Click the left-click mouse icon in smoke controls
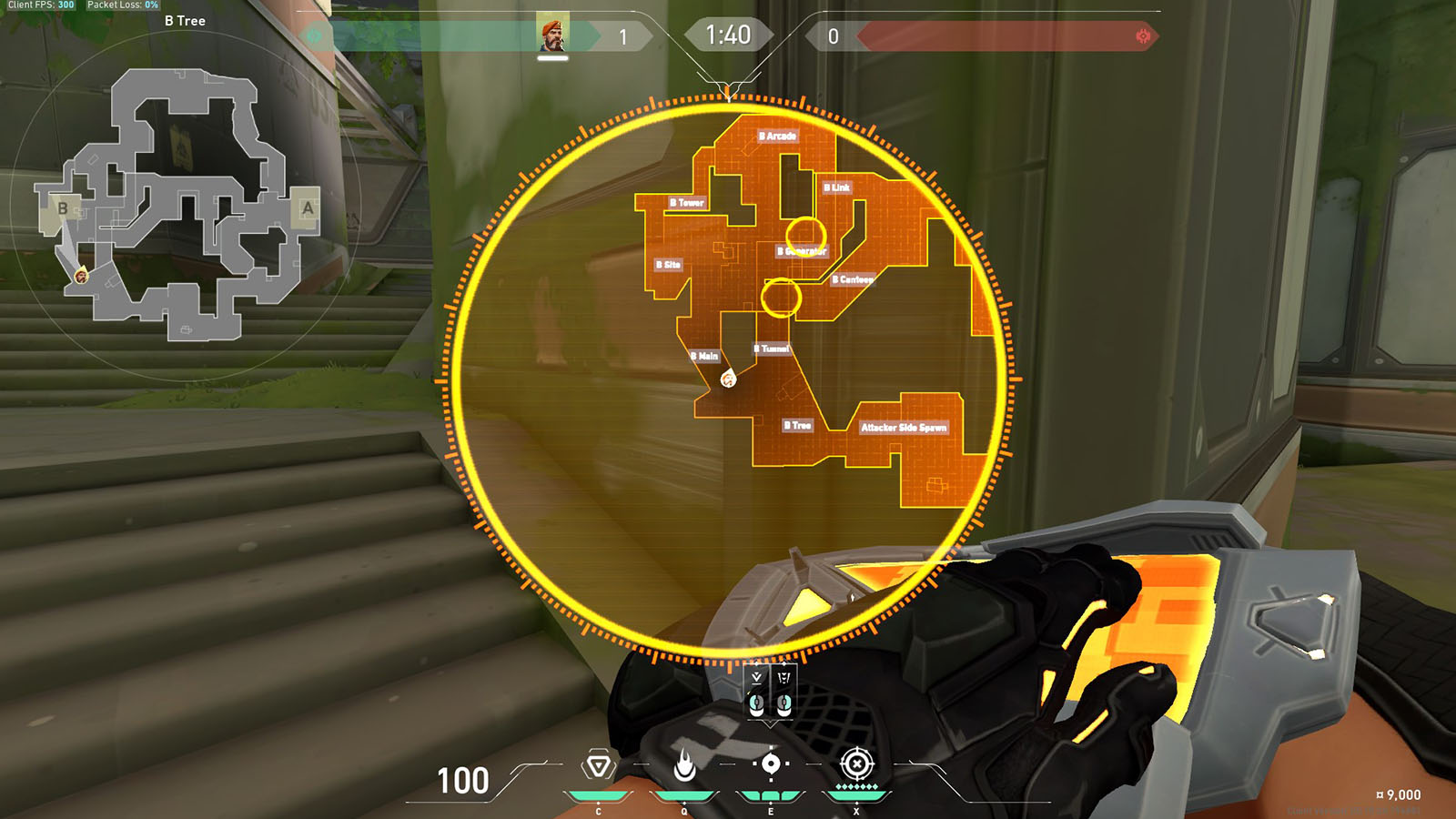The width and height of the screenshot is (1456, 819). click(756, 707)
